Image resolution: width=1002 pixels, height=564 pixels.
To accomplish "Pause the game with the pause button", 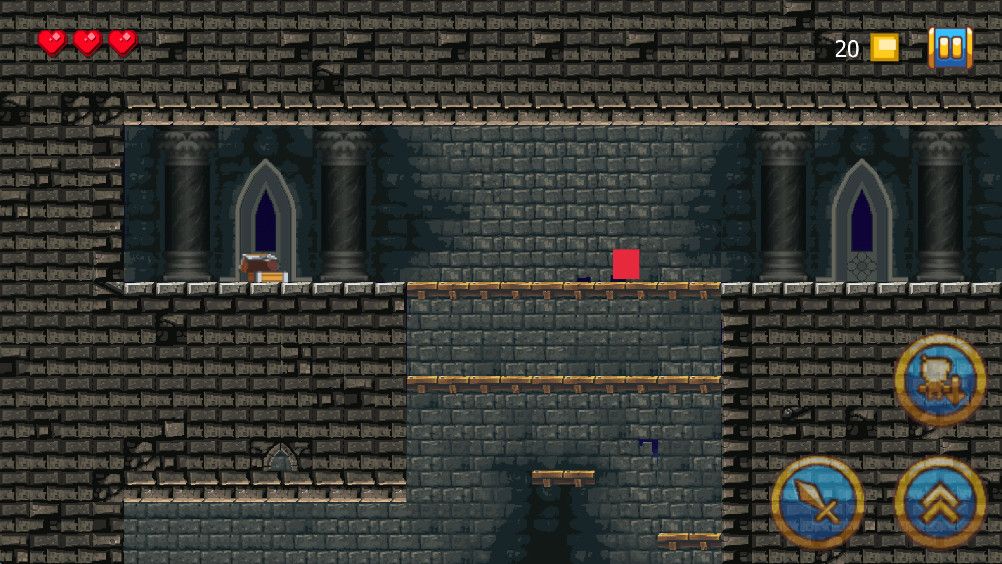I will click(950, 47).
